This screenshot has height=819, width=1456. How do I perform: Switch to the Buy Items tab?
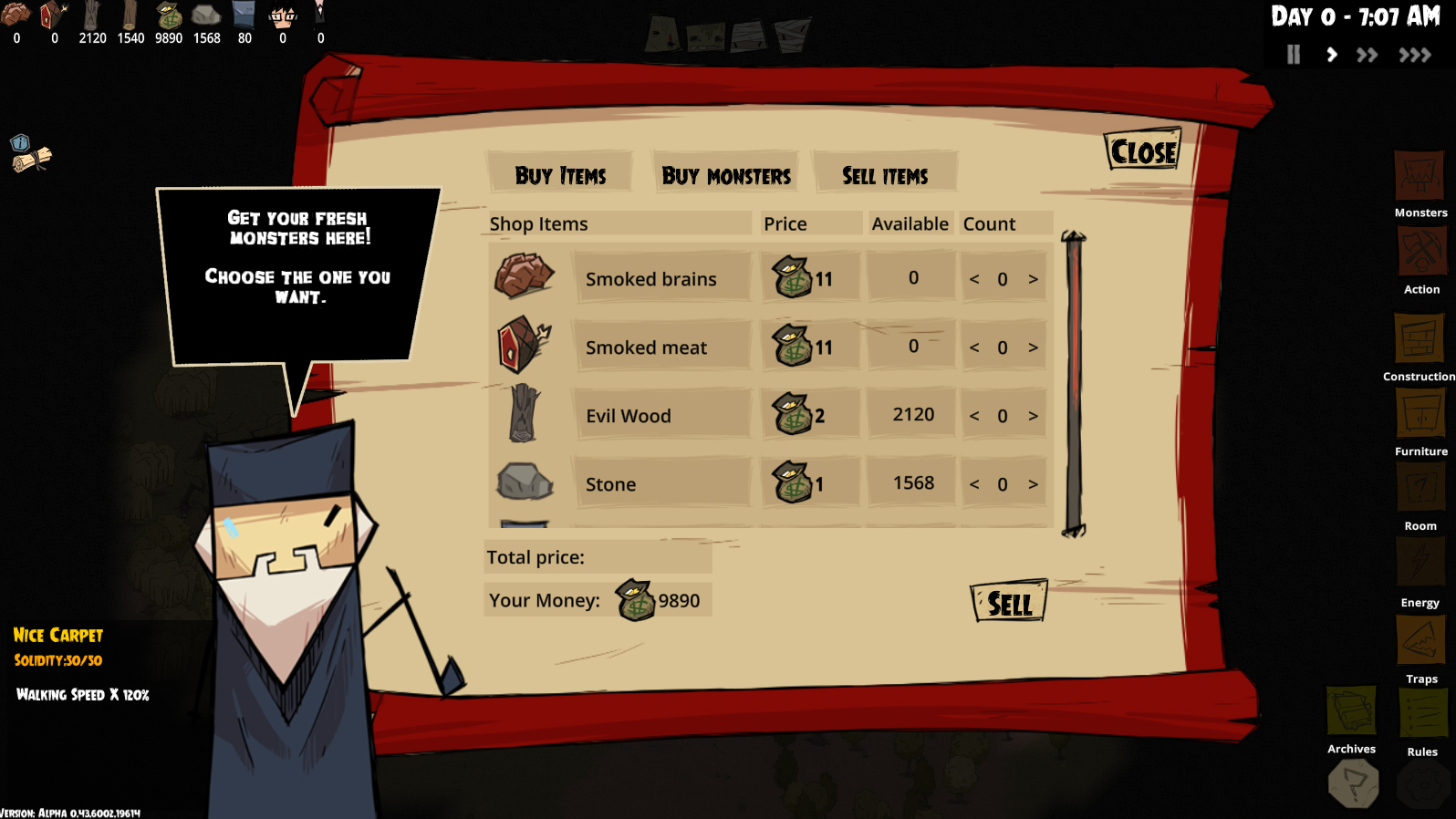coord(560,174)
